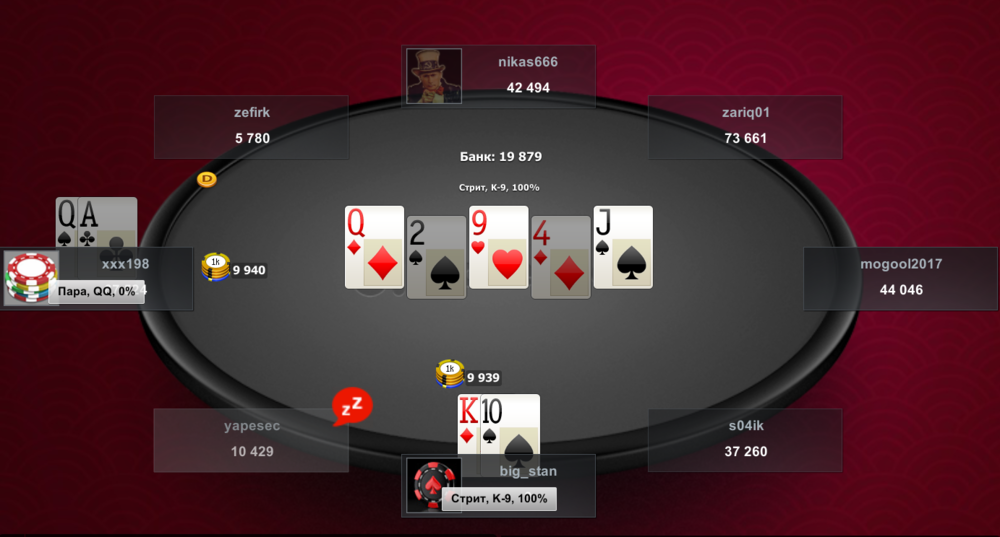Select the zefirk player seat
1000x537 pixels.
(251, 126)
